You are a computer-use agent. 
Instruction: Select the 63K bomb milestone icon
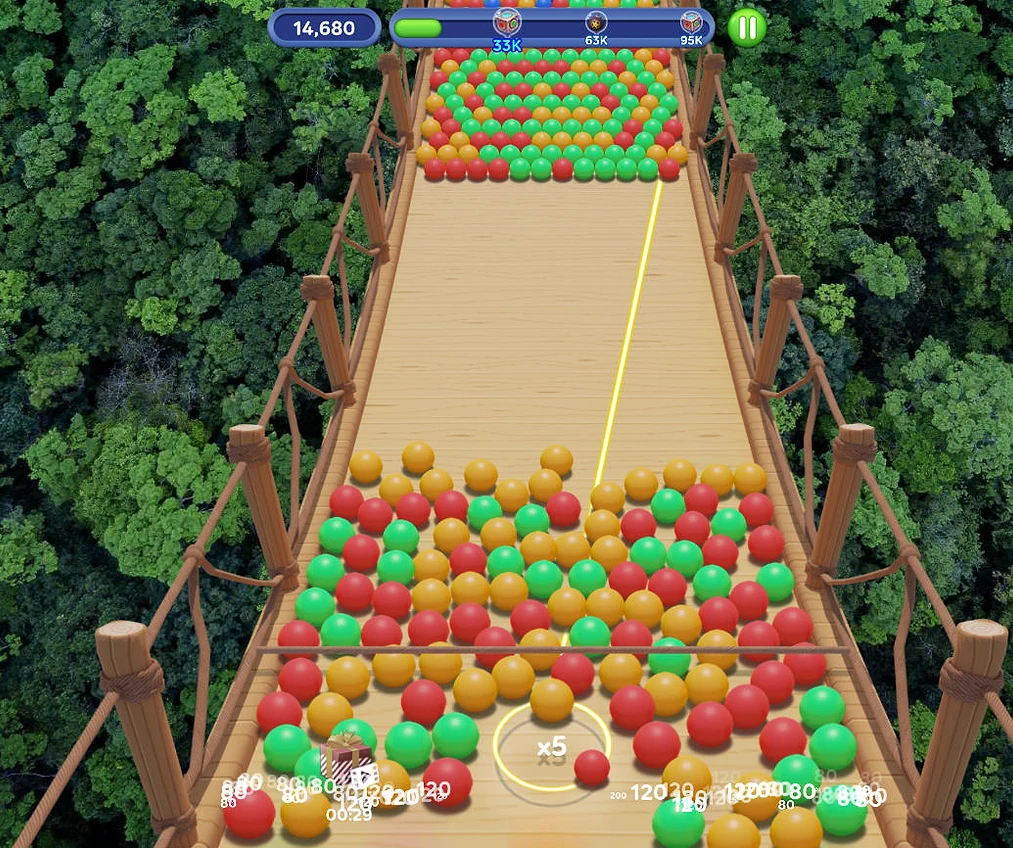point(596,23)
